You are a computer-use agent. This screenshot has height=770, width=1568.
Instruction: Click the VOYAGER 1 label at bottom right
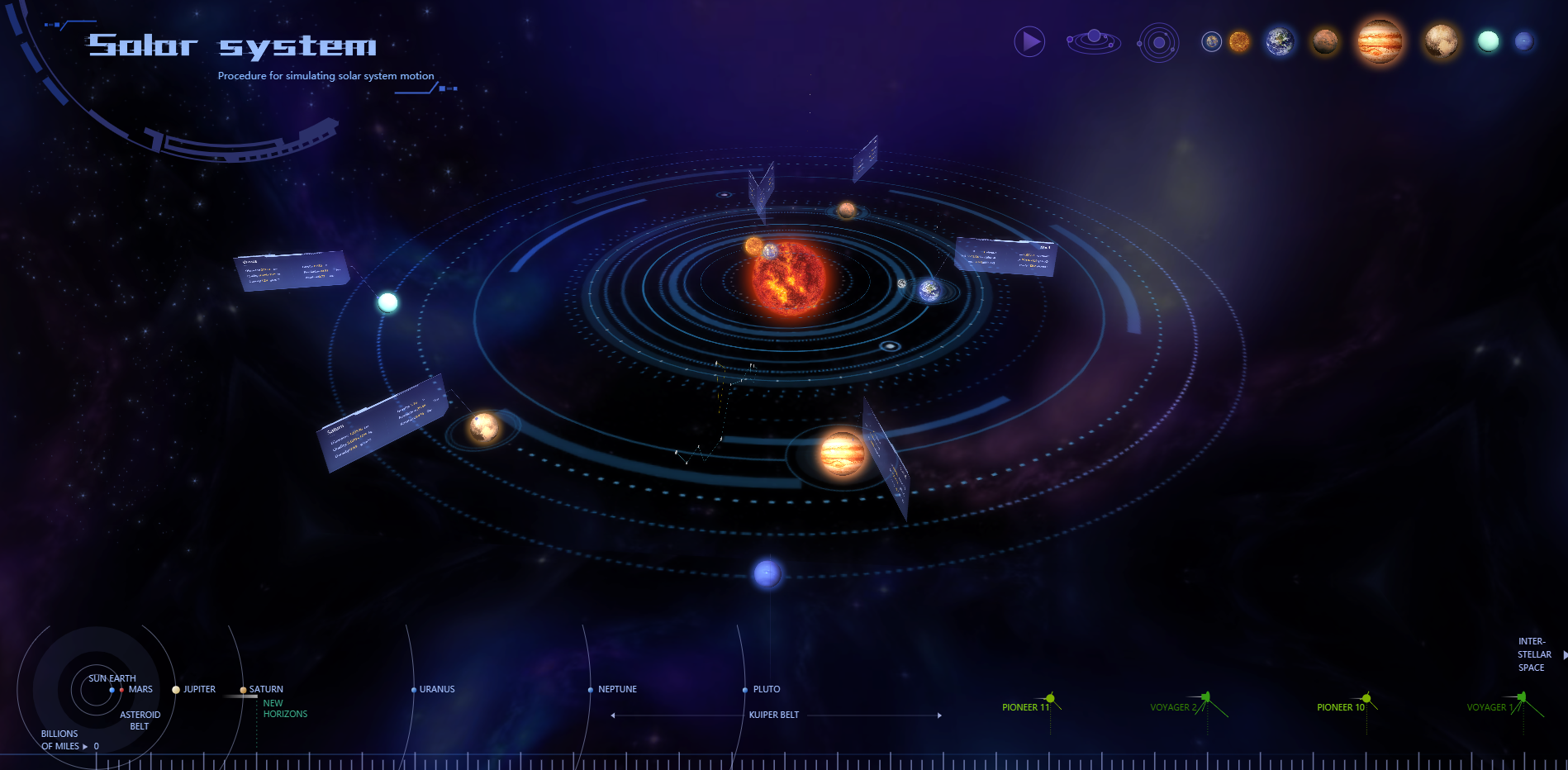click(1490, 707)
